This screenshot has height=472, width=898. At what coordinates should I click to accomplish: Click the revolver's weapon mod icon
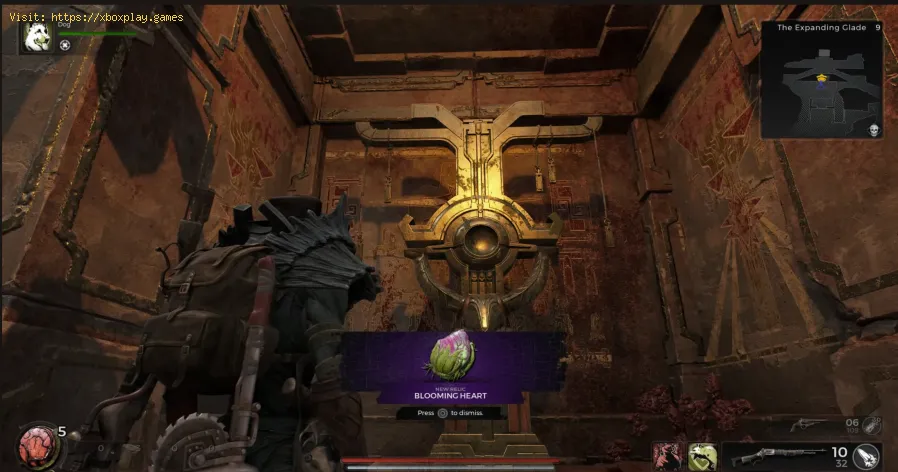coord(872,424)
